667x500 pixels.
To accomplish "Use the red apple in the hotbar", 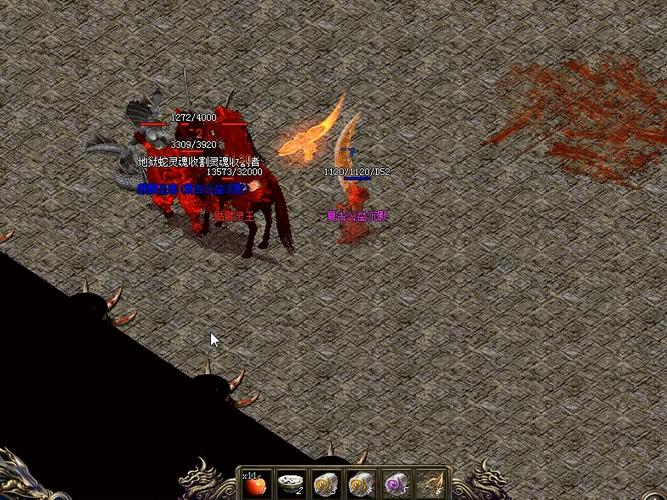I will (x=256, y=486).
